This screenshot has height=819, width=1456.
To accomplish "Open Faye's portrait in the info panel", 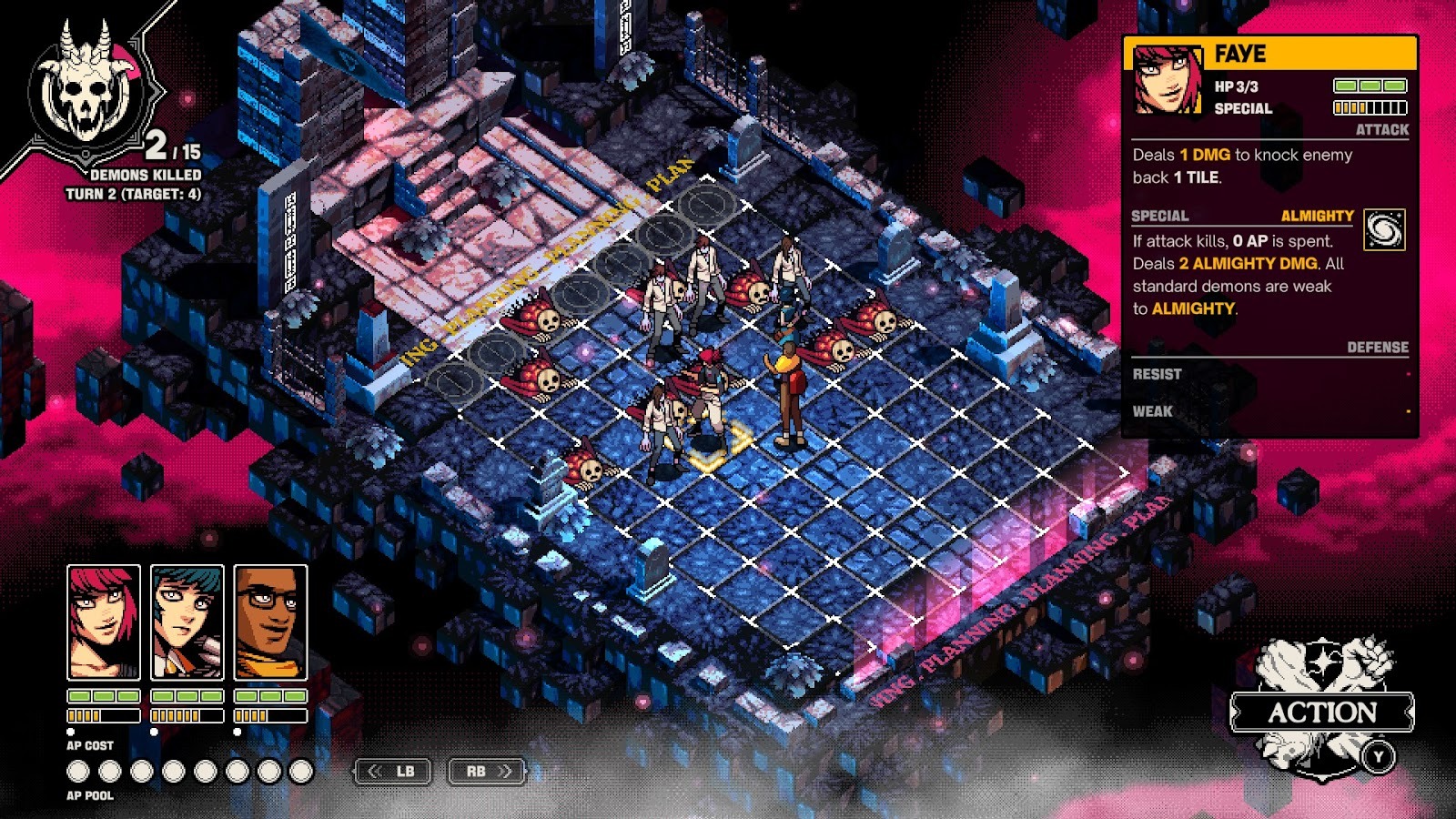I will coord(1168,80).
